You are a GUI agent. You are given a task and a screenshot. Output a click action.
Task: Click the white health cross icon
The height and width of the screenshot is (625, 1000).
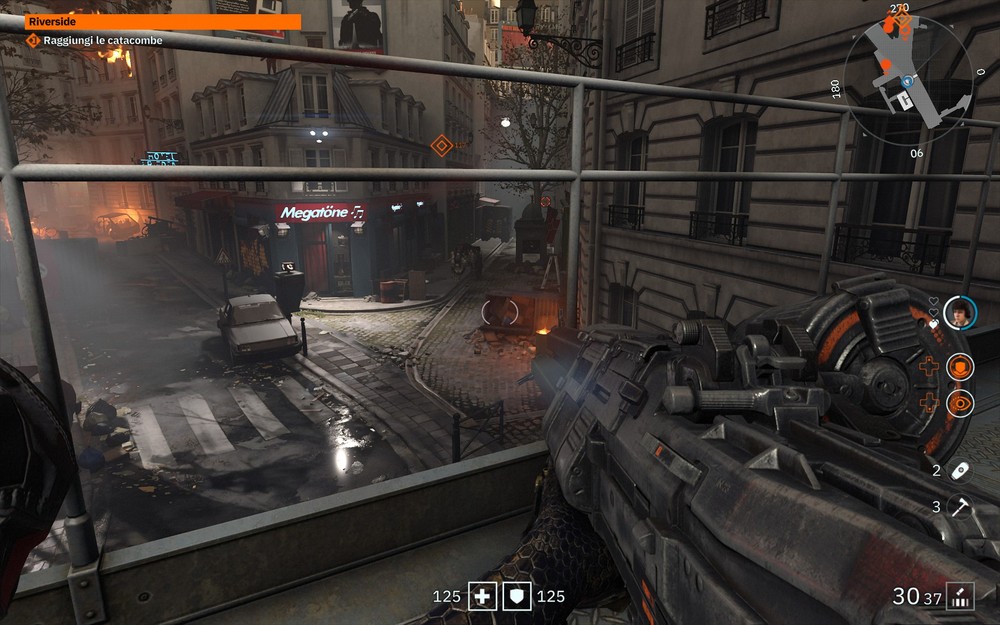coord(484,597)
